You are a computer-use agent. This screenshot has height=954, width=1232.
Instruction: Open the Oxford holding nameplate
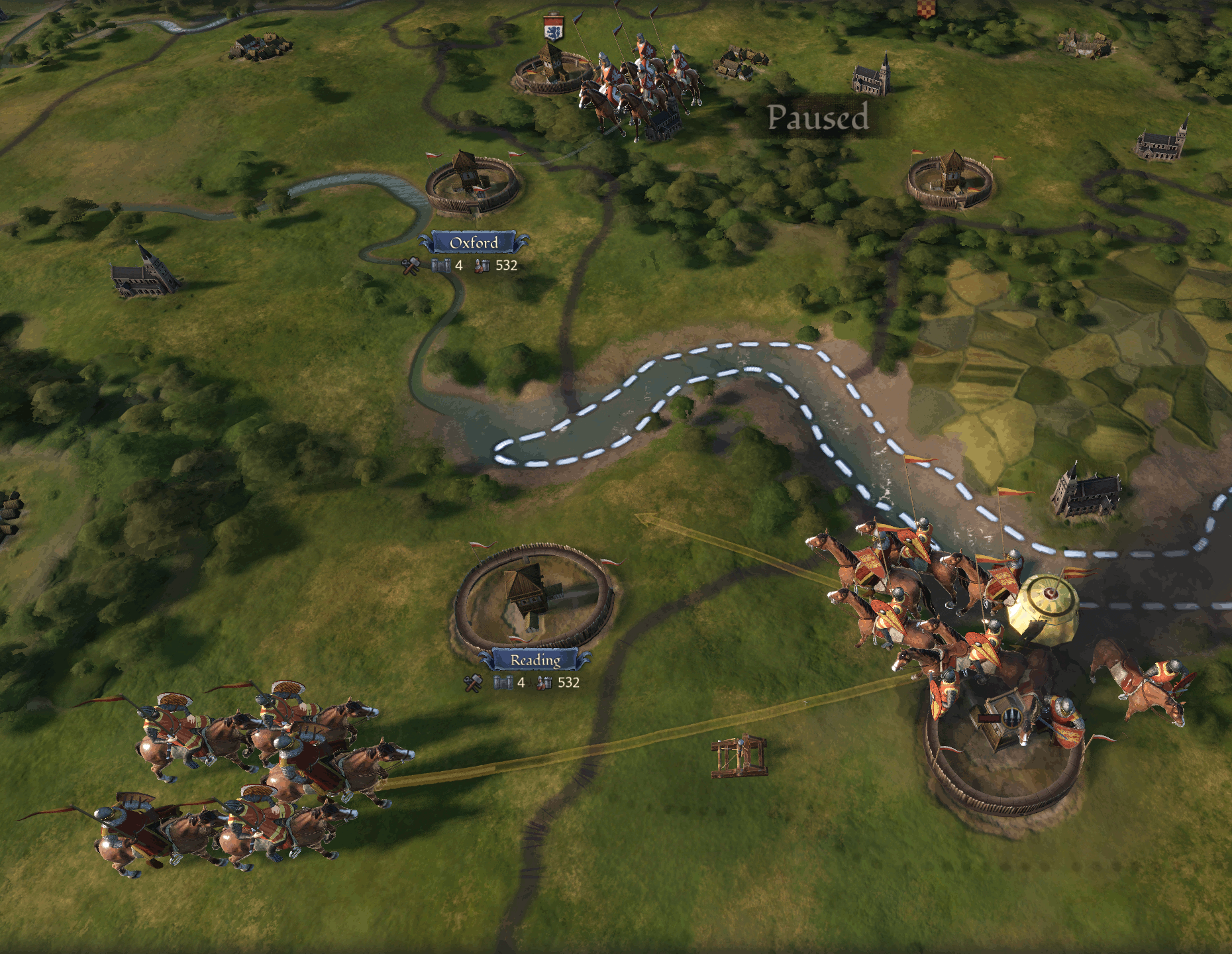(474, 242)
